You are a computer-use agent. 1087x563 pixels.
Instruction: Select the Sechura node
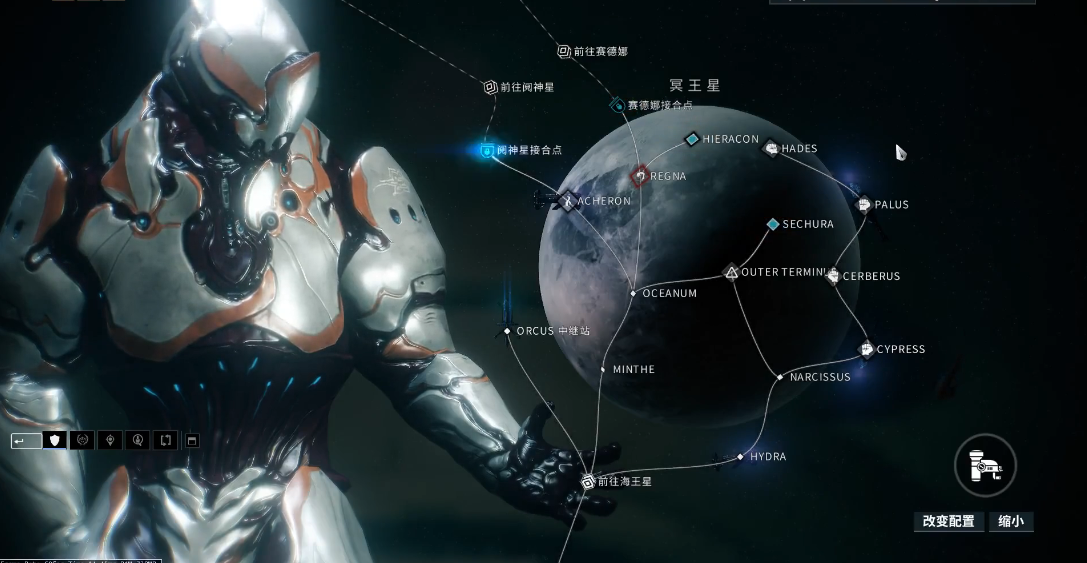[773, 225]
